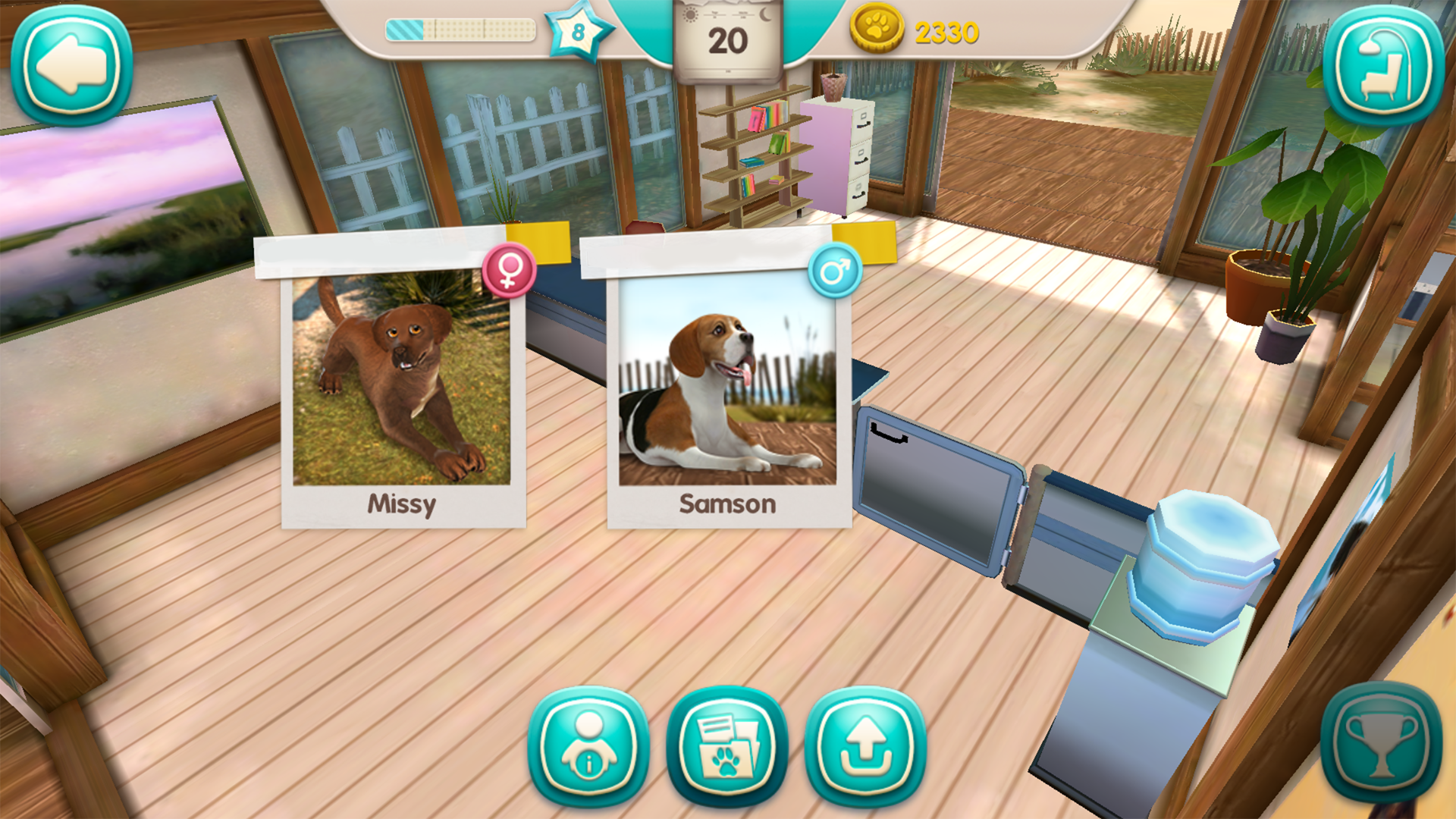Click the name label Samson

click(x=727, y=504)
